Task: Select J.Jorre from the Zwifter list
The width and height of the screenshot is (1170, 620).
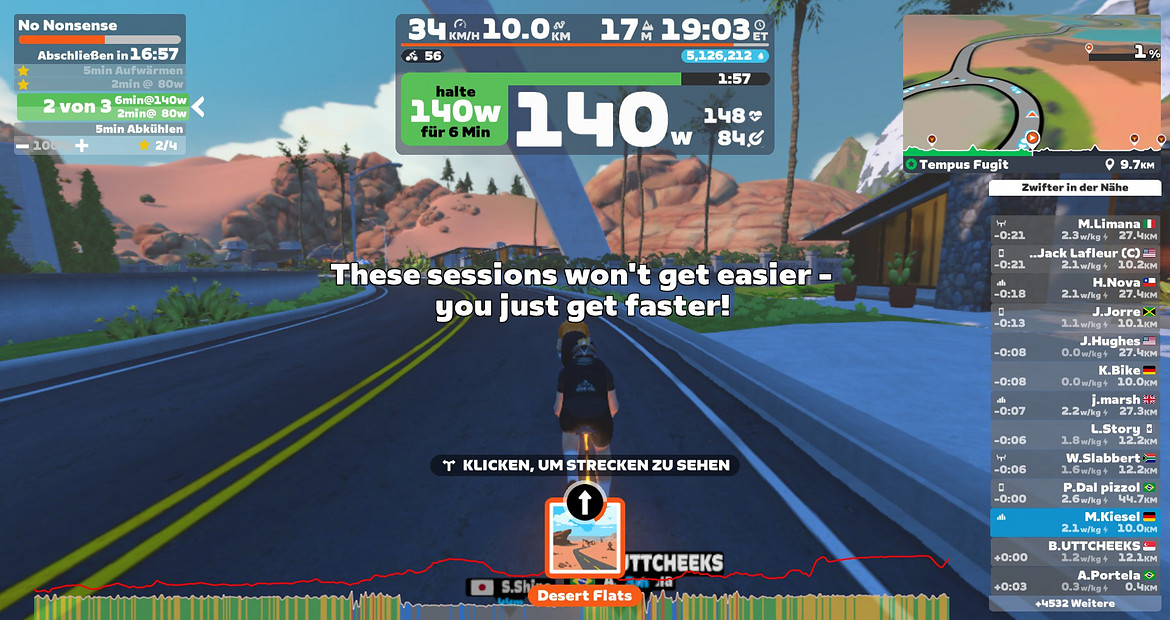Action: click(1075, 317)
